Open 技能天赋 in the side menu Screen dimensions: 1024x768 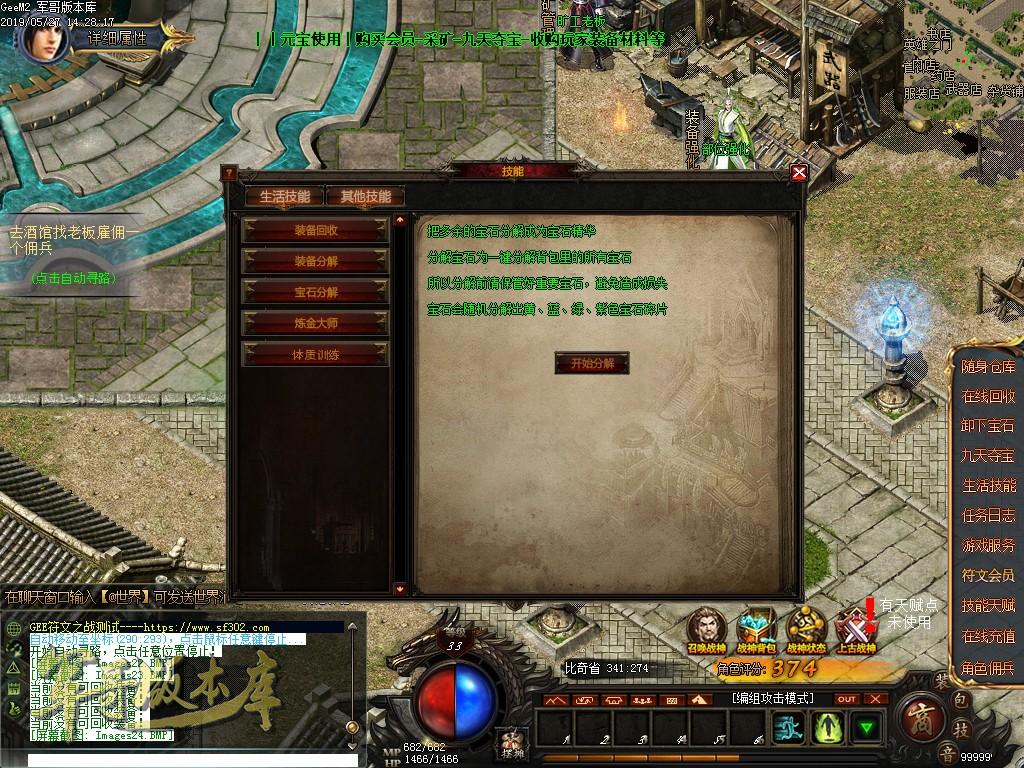[988, 605]
